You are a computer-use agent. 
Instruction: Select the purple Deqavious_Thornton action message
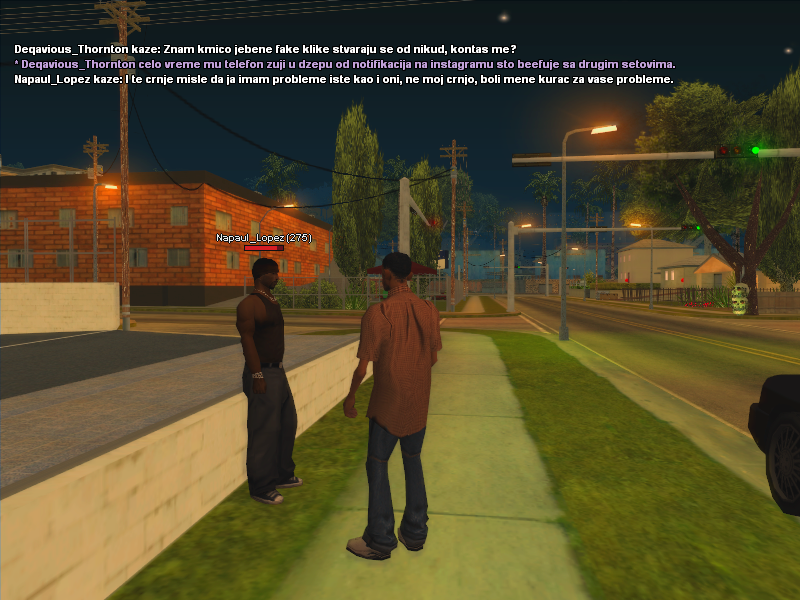point(345,64)
